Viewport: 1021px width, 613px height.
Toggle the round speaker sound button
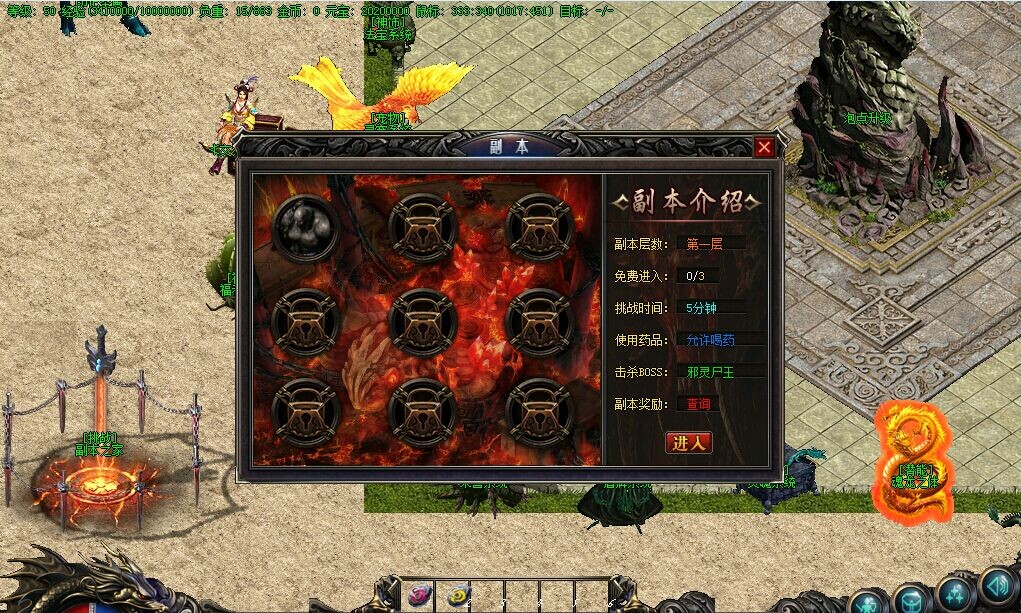pyautogui.click(x=996, y=587)
